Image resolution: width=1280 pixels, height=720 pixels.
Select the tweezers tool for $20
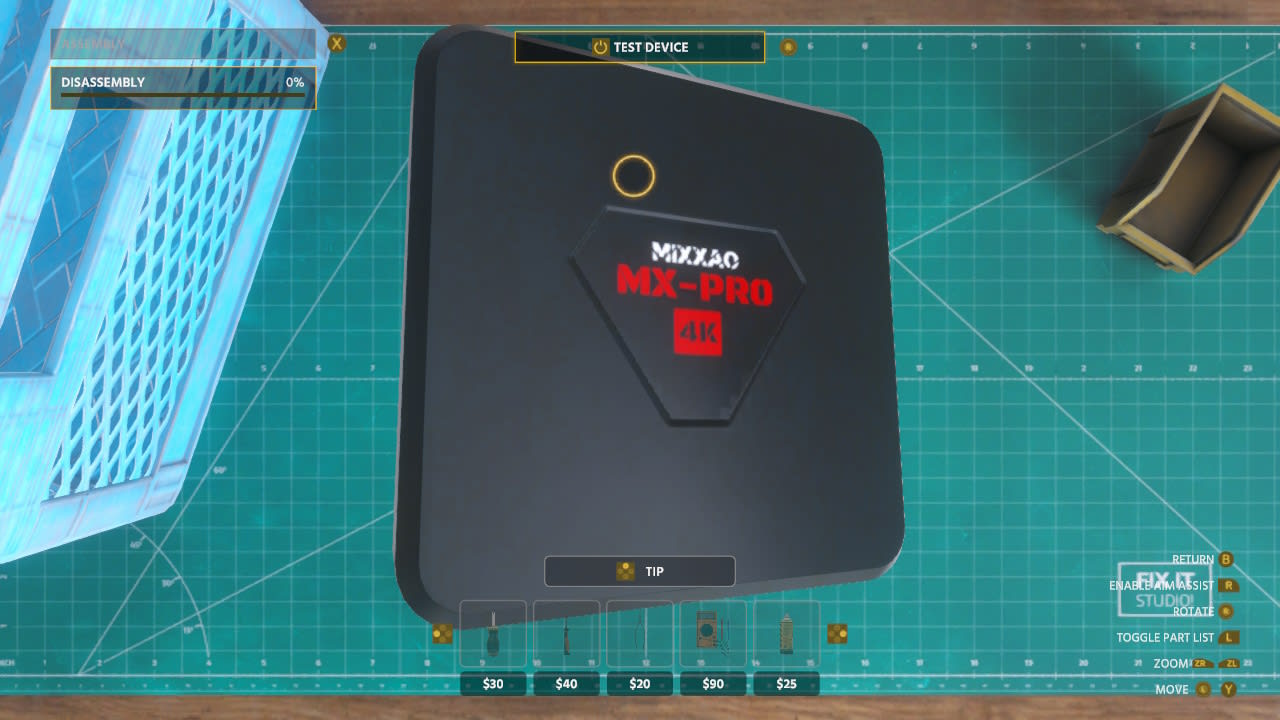click(639, 636)
